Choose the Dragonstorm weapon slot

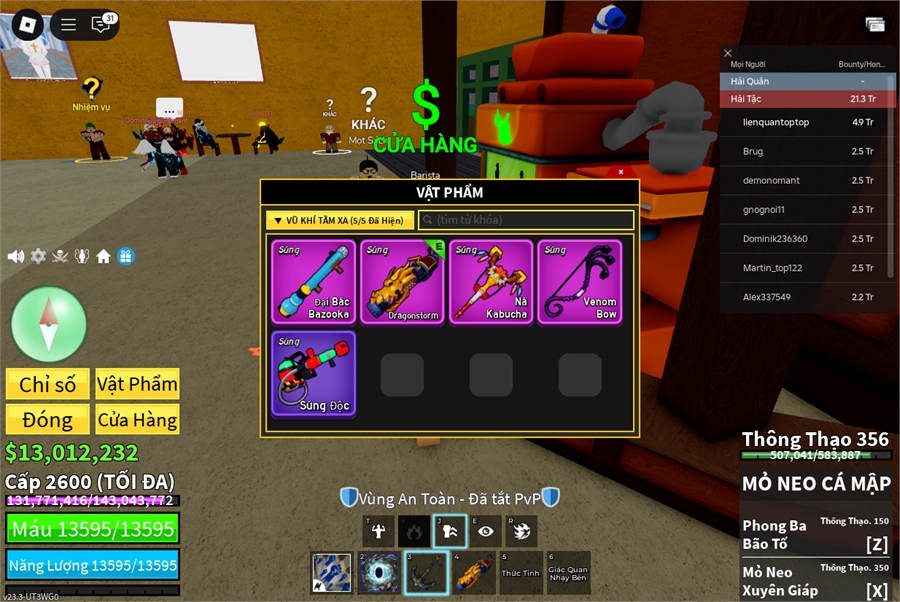402,281
